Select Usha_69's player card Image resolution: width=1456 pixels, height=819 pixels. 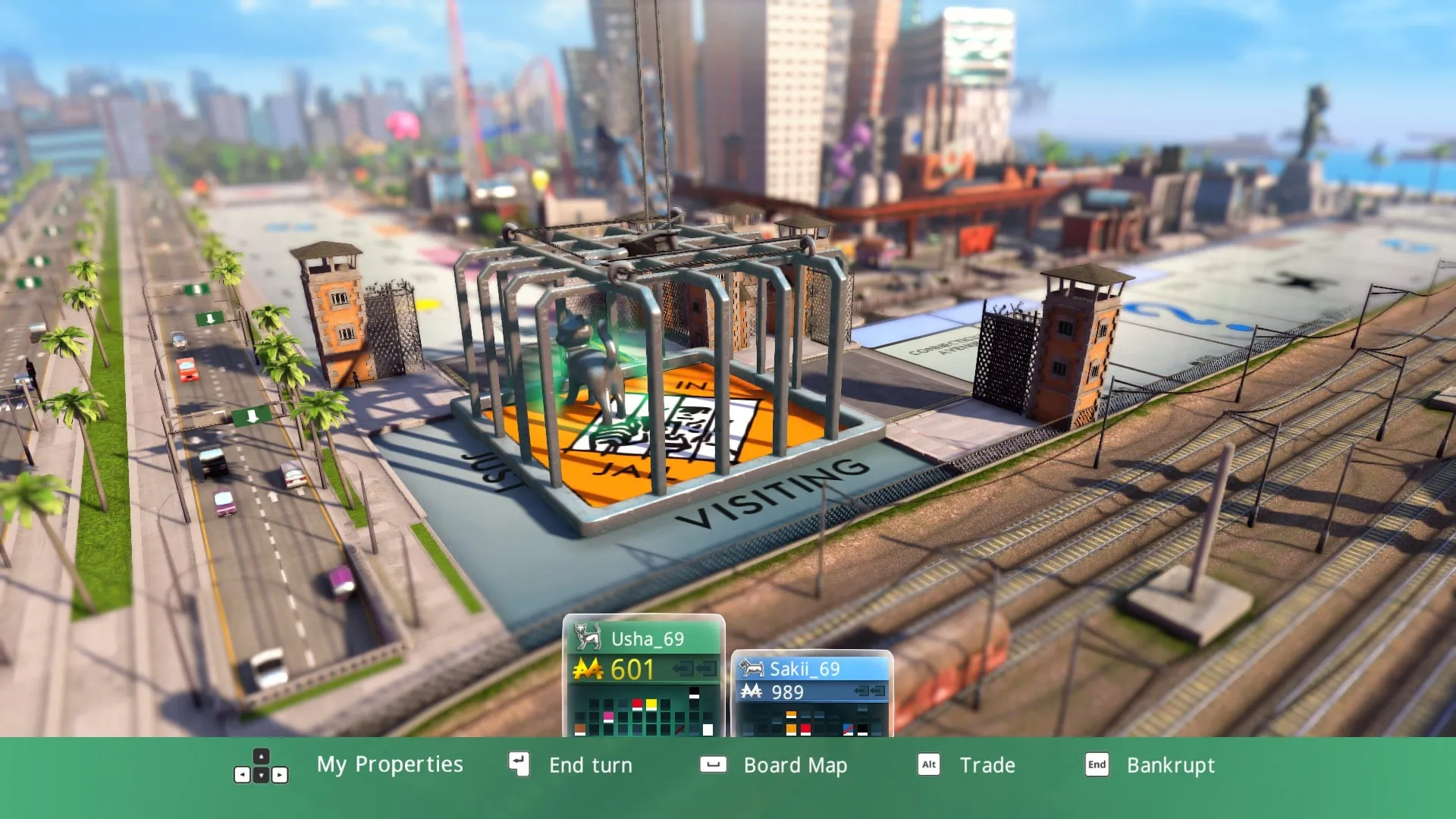click(644, 676)
